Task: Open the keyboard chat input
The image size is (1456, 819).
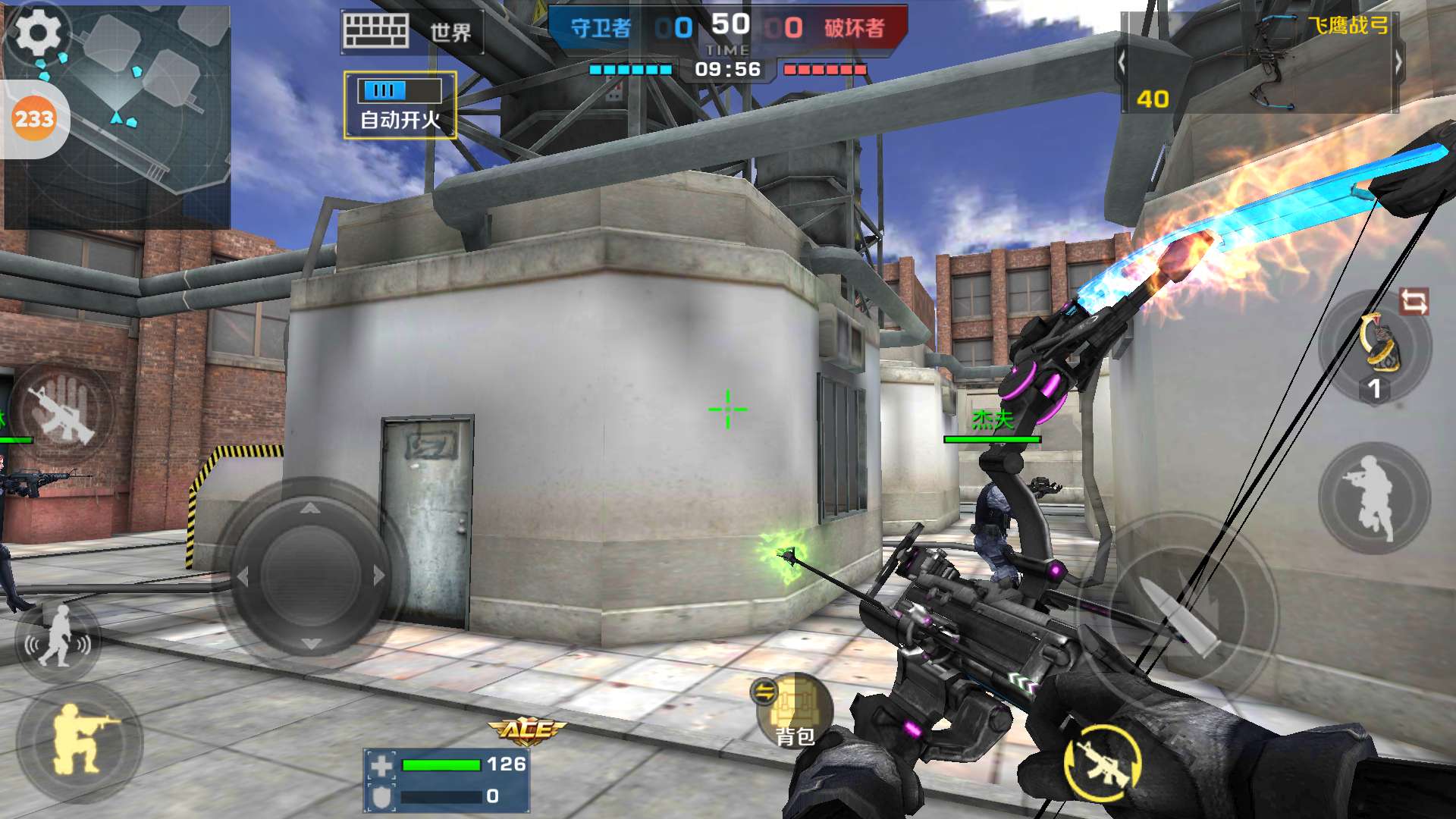Action: click(375, 32)
